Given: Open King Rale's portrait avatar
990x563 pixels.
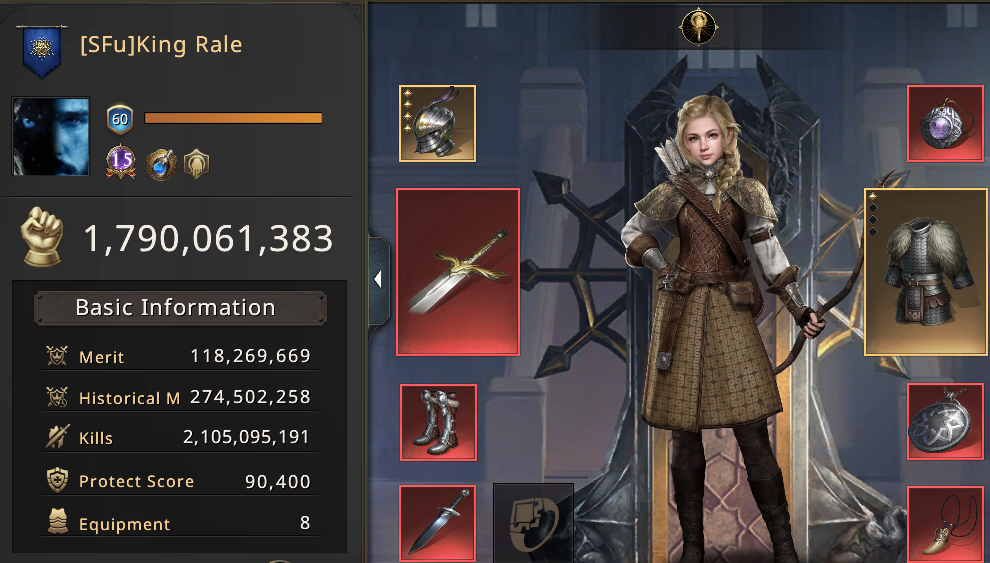Looking at the screenshot, I should (50, 137).
